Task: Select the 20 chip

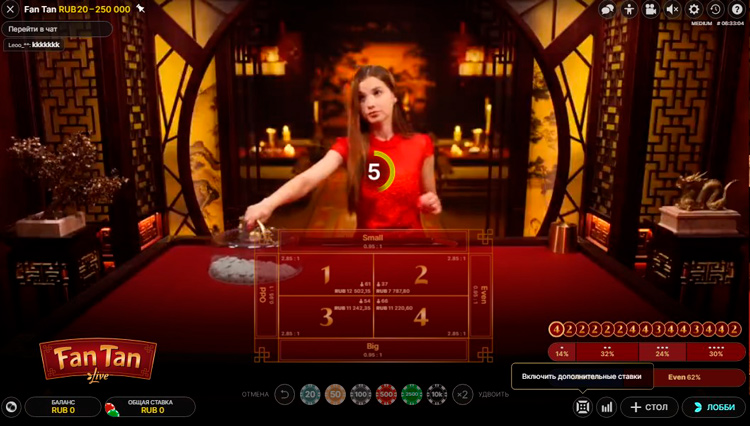Action: pos(309,395)
